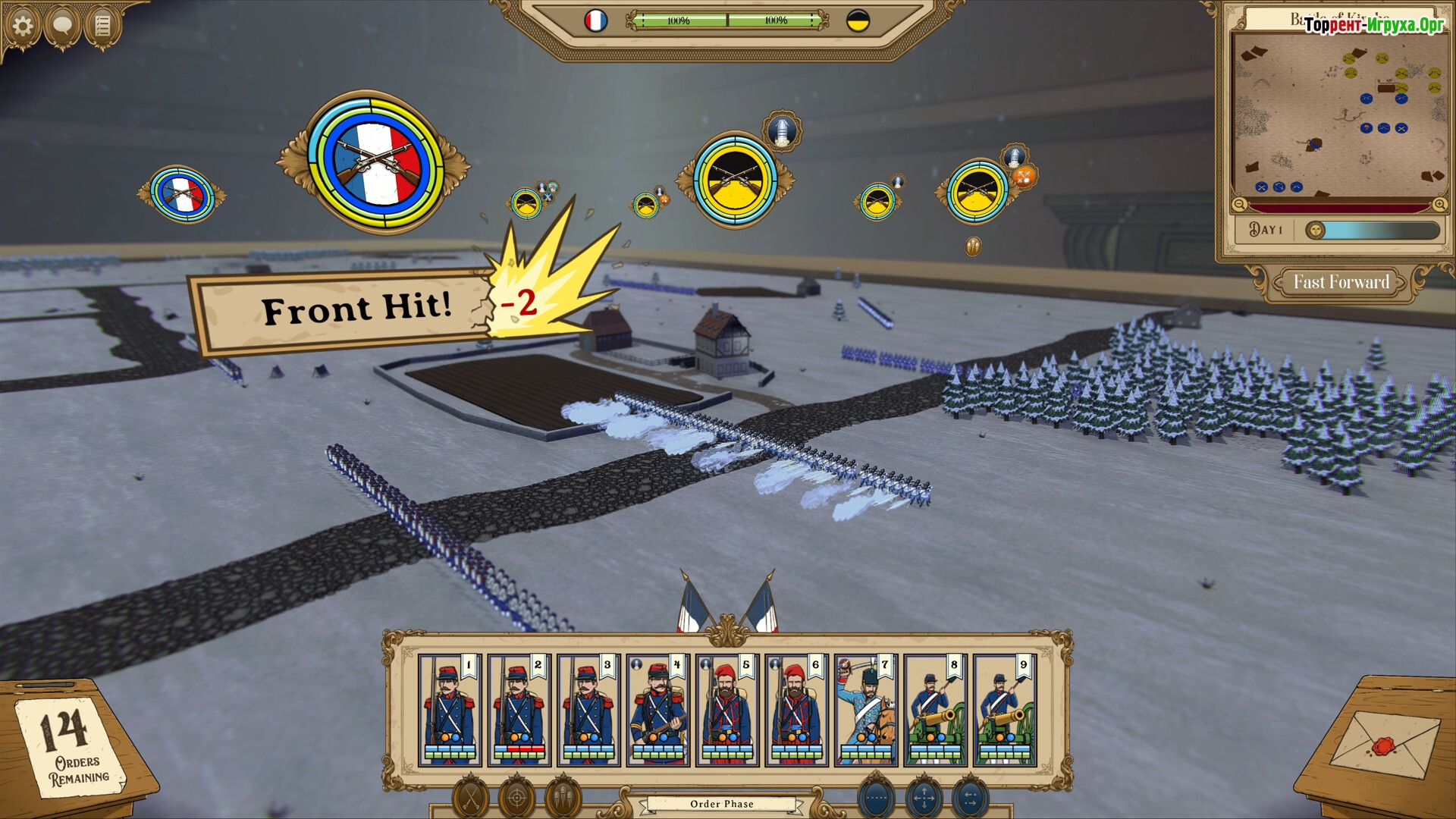This screenshot has height=819, width=1456.
Task: Pick zouave card number 5
Action: (727, 710)
